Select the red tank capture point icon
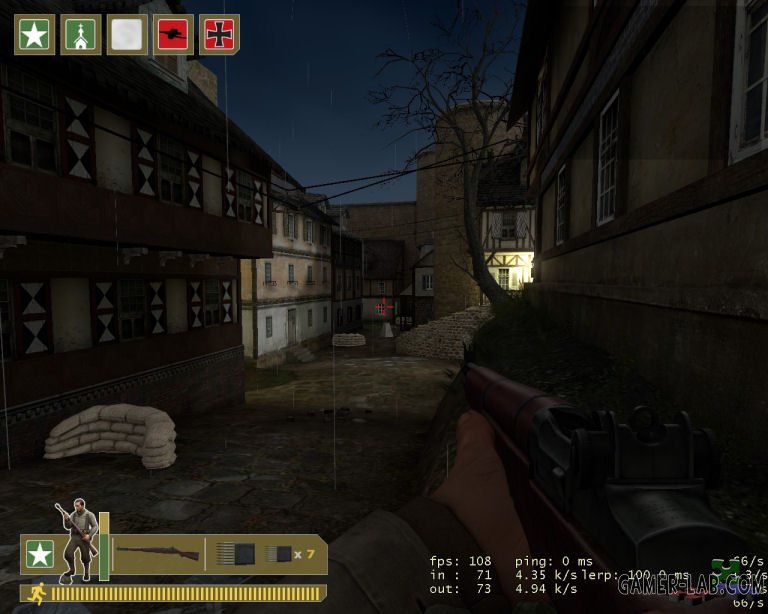The width and height of the screenshot is (768, 614). tap(173, 35)
